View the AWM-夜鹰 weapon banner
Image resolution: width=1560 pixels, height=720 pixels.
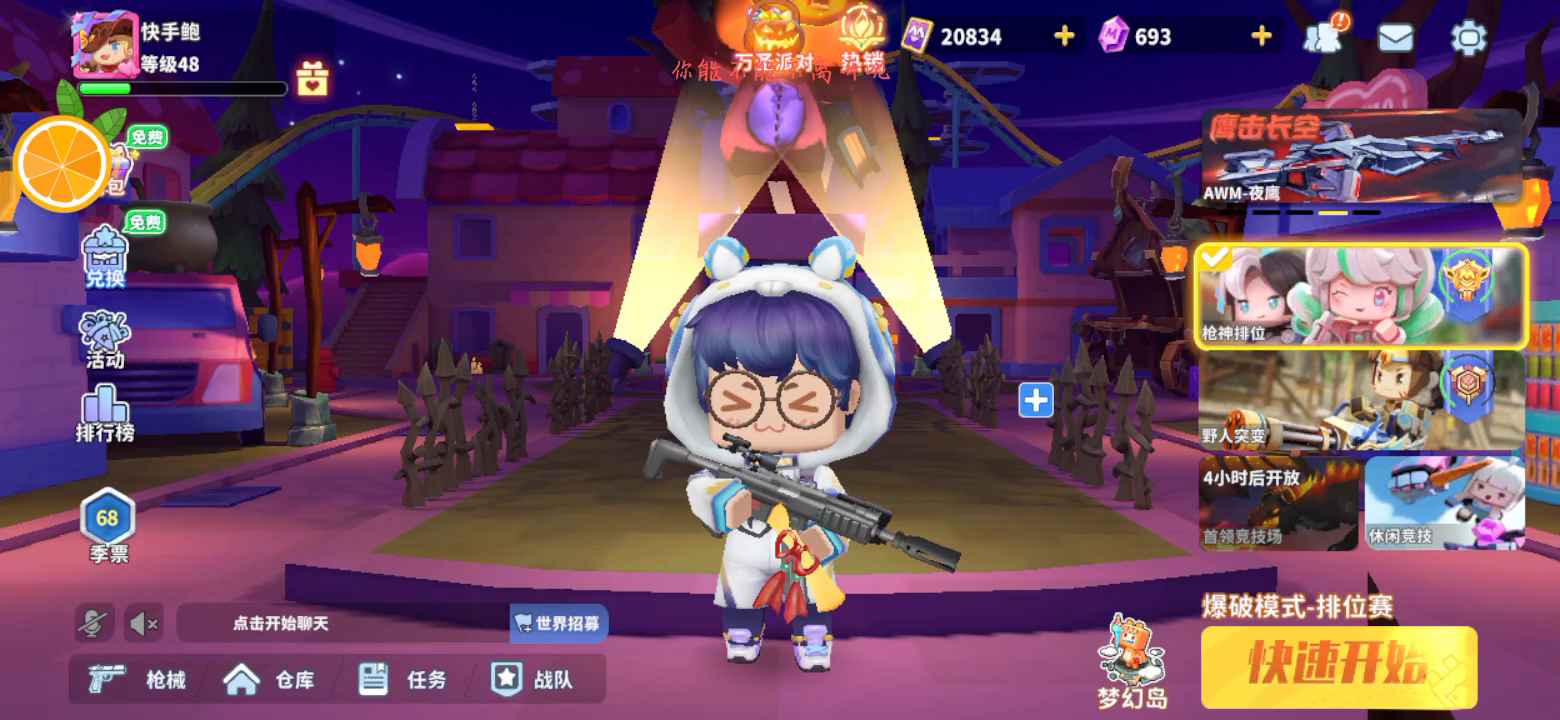click(x=1360, y=156)
